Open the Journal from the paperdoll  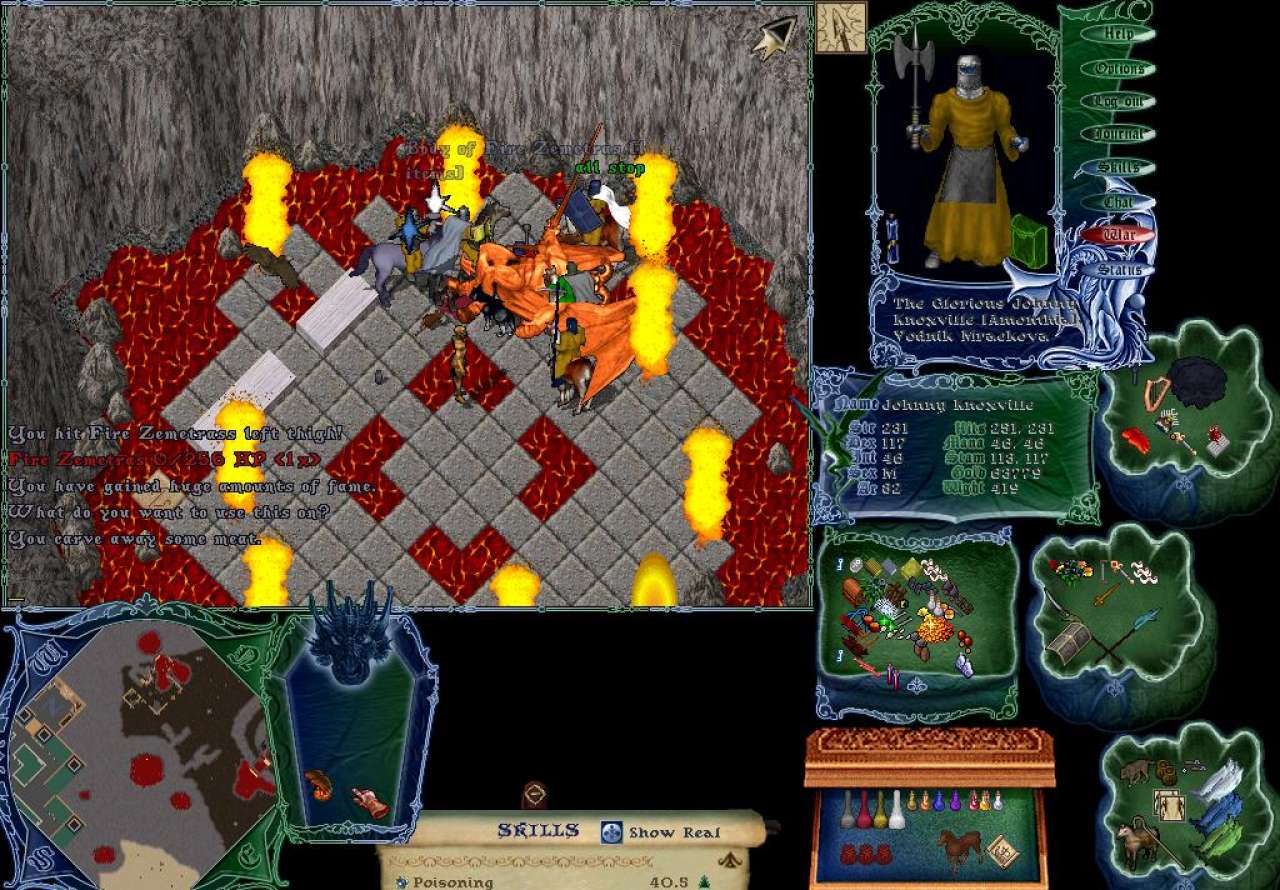click(1119, 135)
